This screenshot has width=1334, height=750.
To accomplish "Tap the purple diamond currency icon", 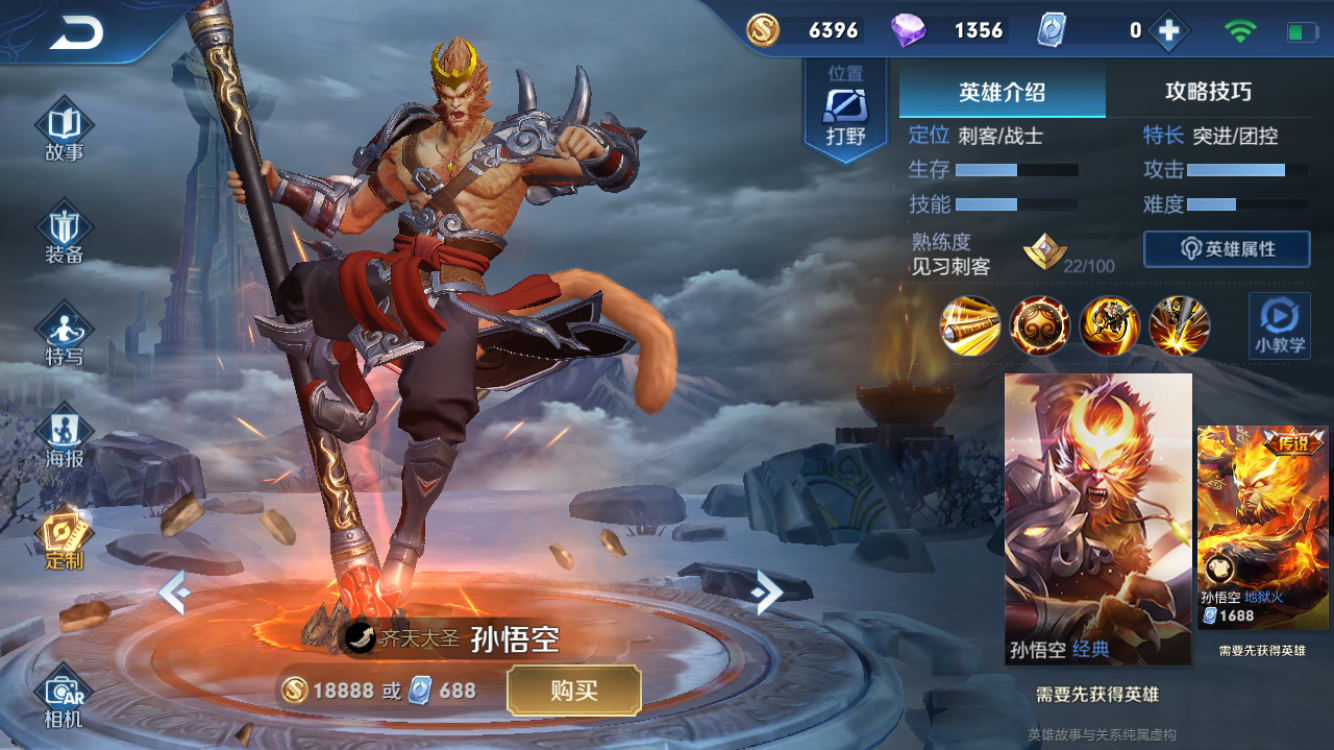I will pyautogui.click(x=907, y=31).
